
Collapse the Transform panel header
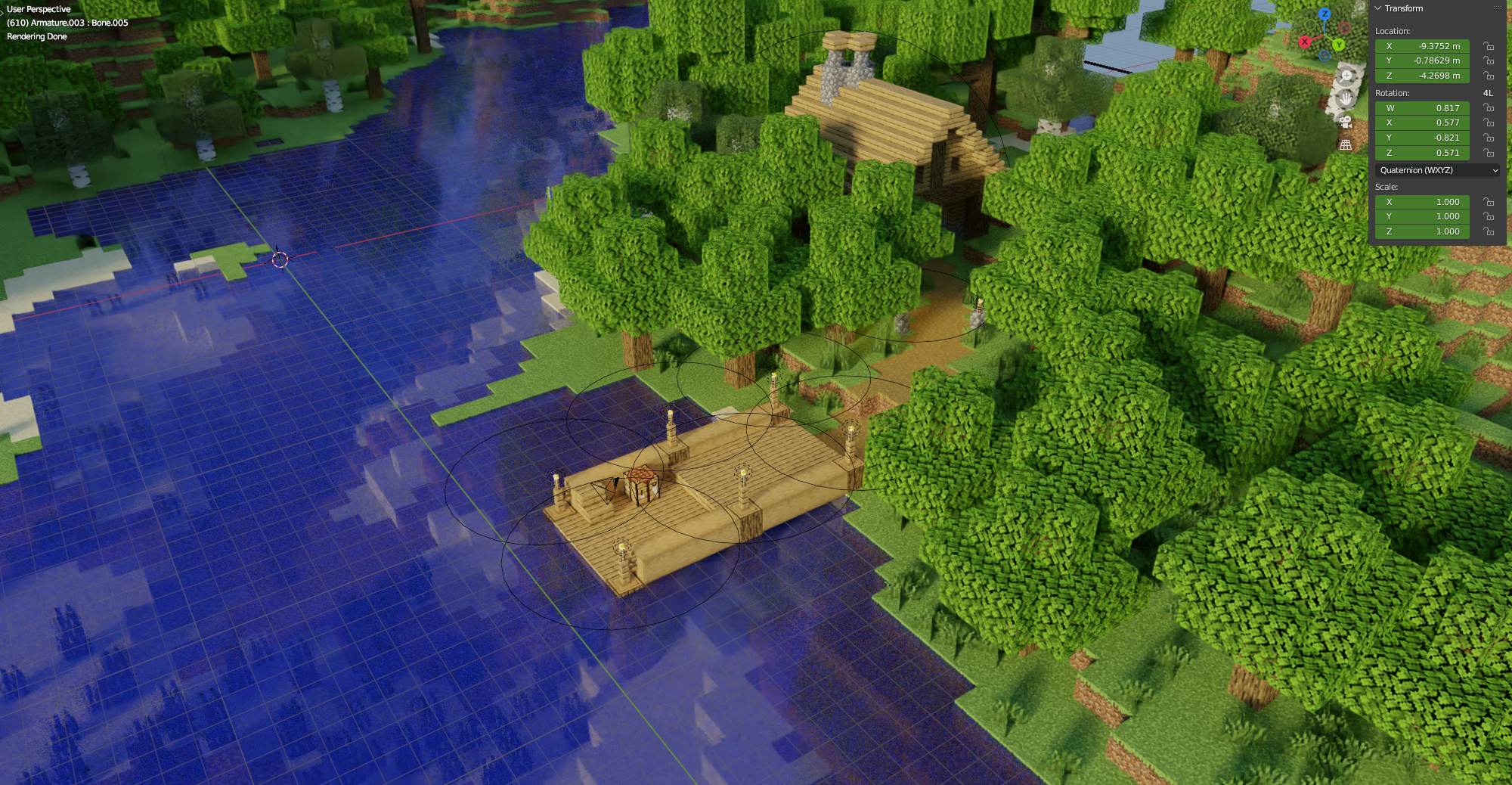pos(1378,8)
